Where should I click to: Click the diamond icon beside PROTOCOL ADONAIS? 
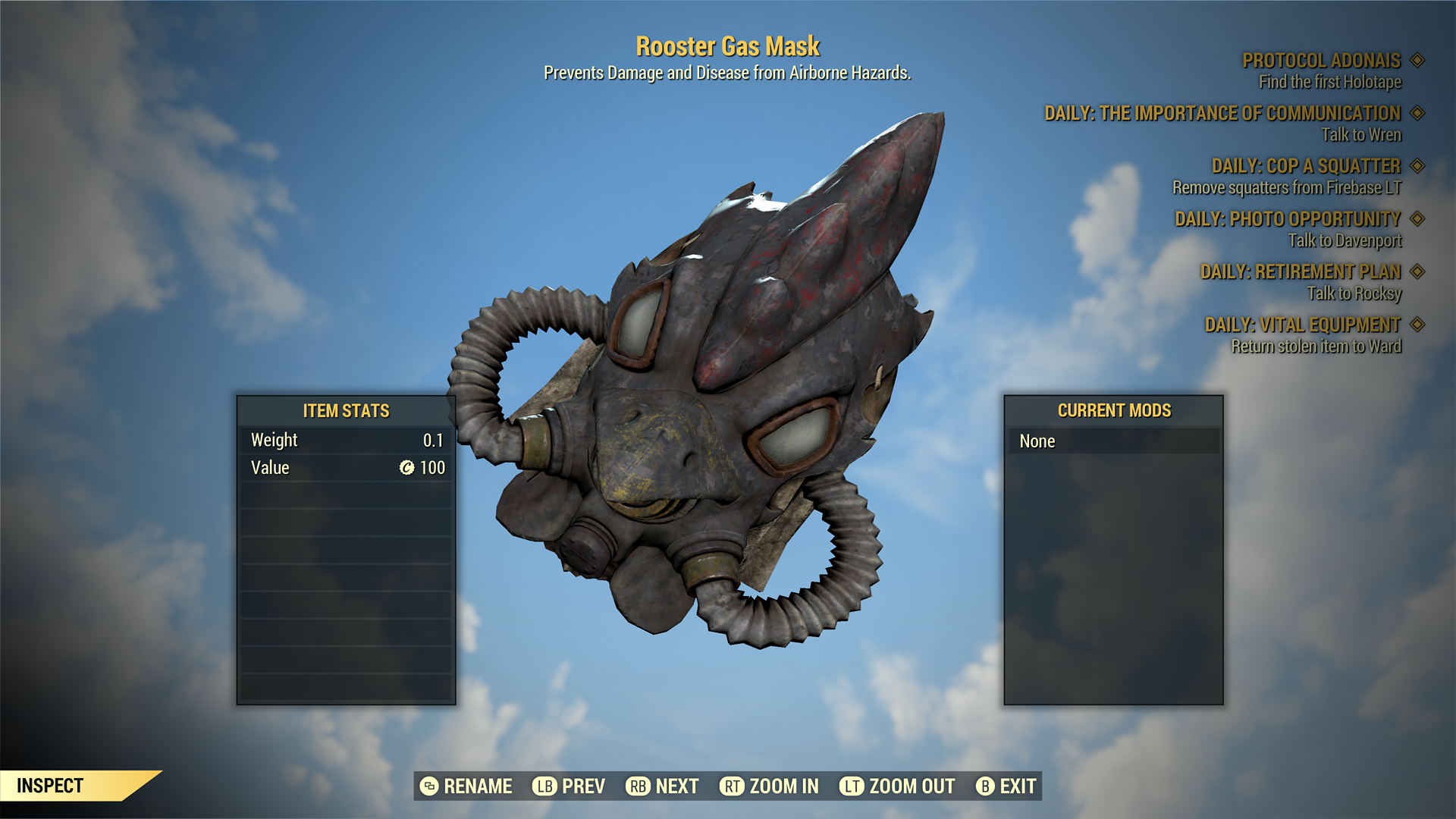click(x=1417, y=61)
